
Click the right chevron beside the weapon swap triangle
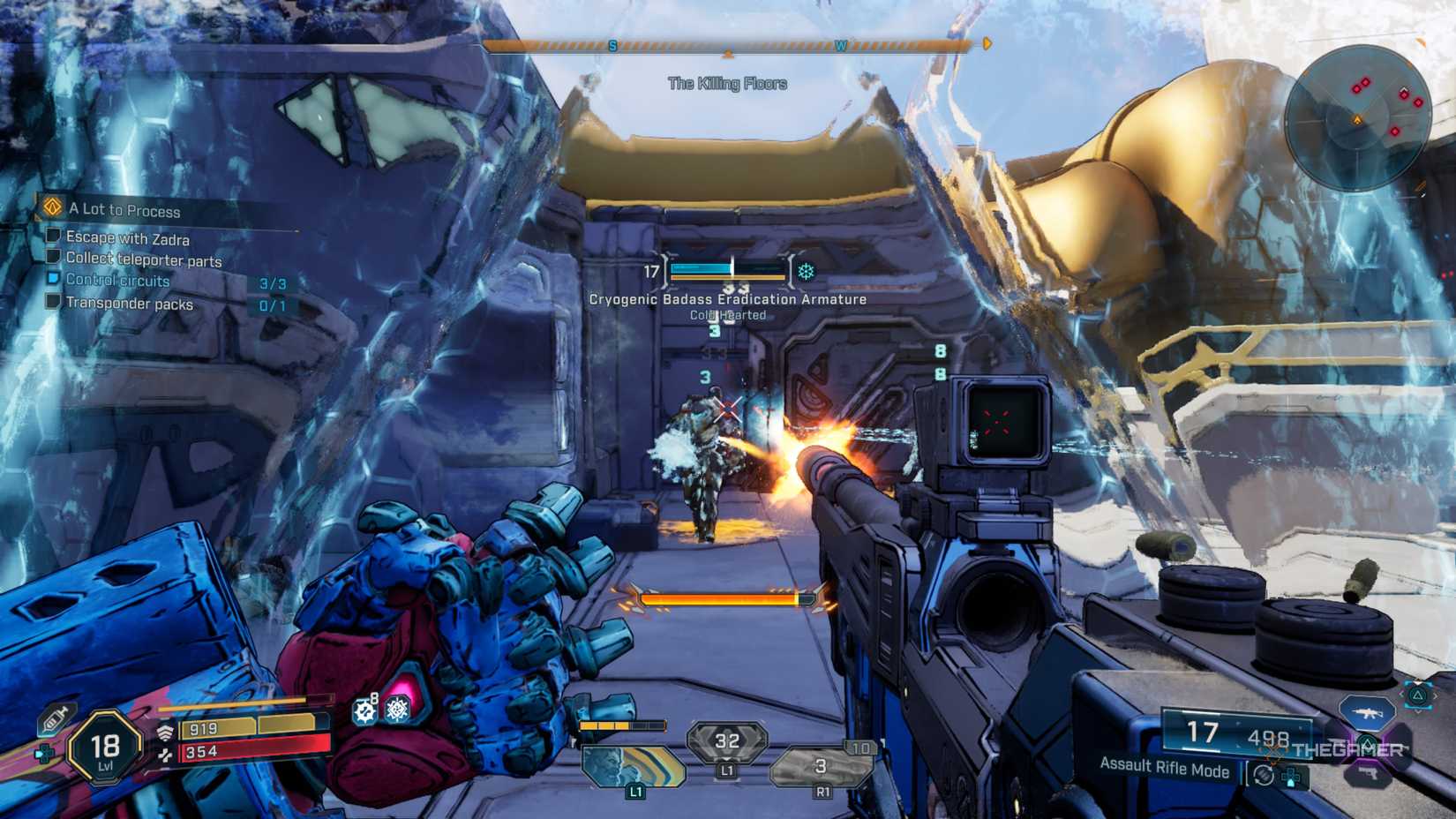coord(1436,695)
